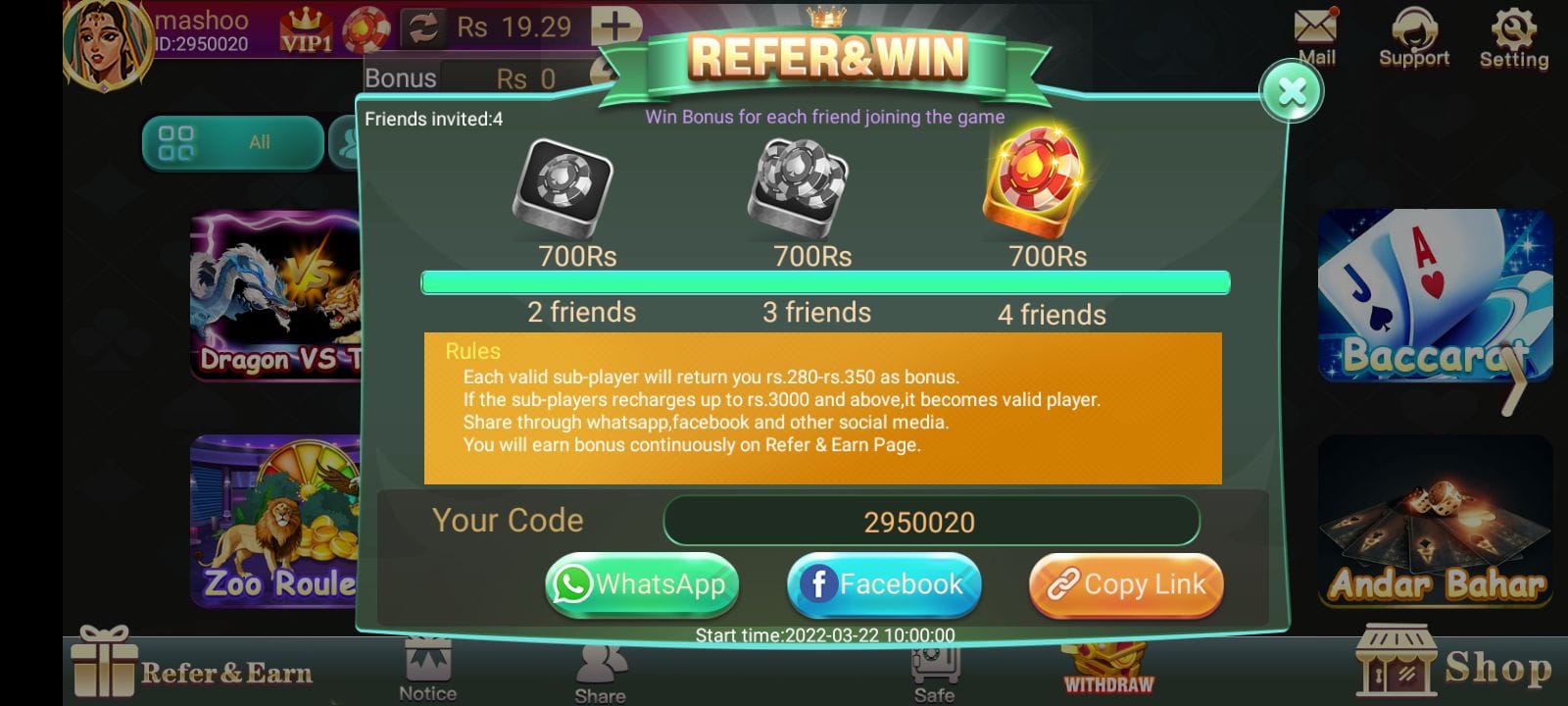Tap the green referral progress bar
1568x706 pixels.
coord(823,282)
